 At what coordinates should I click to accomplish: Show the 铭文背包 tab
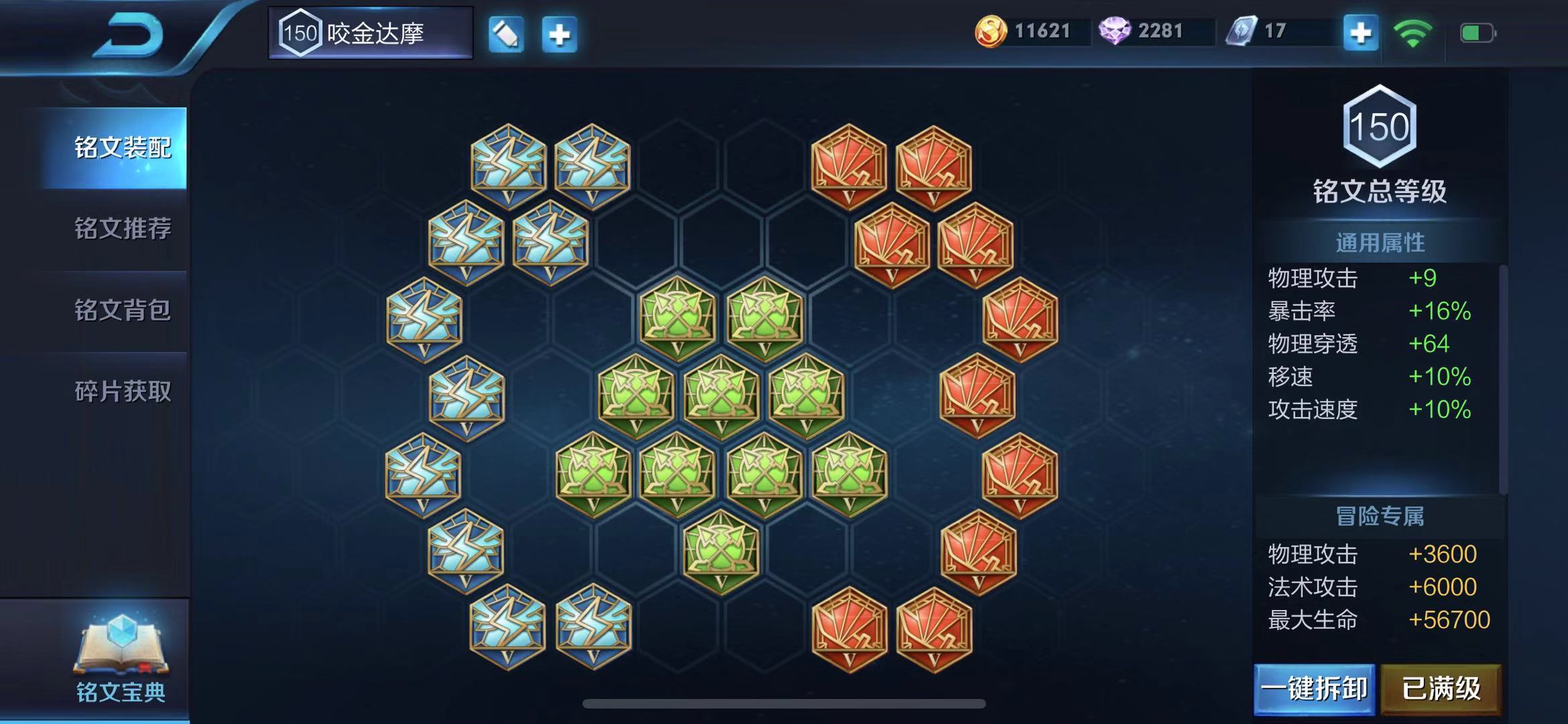pos(122,310)
